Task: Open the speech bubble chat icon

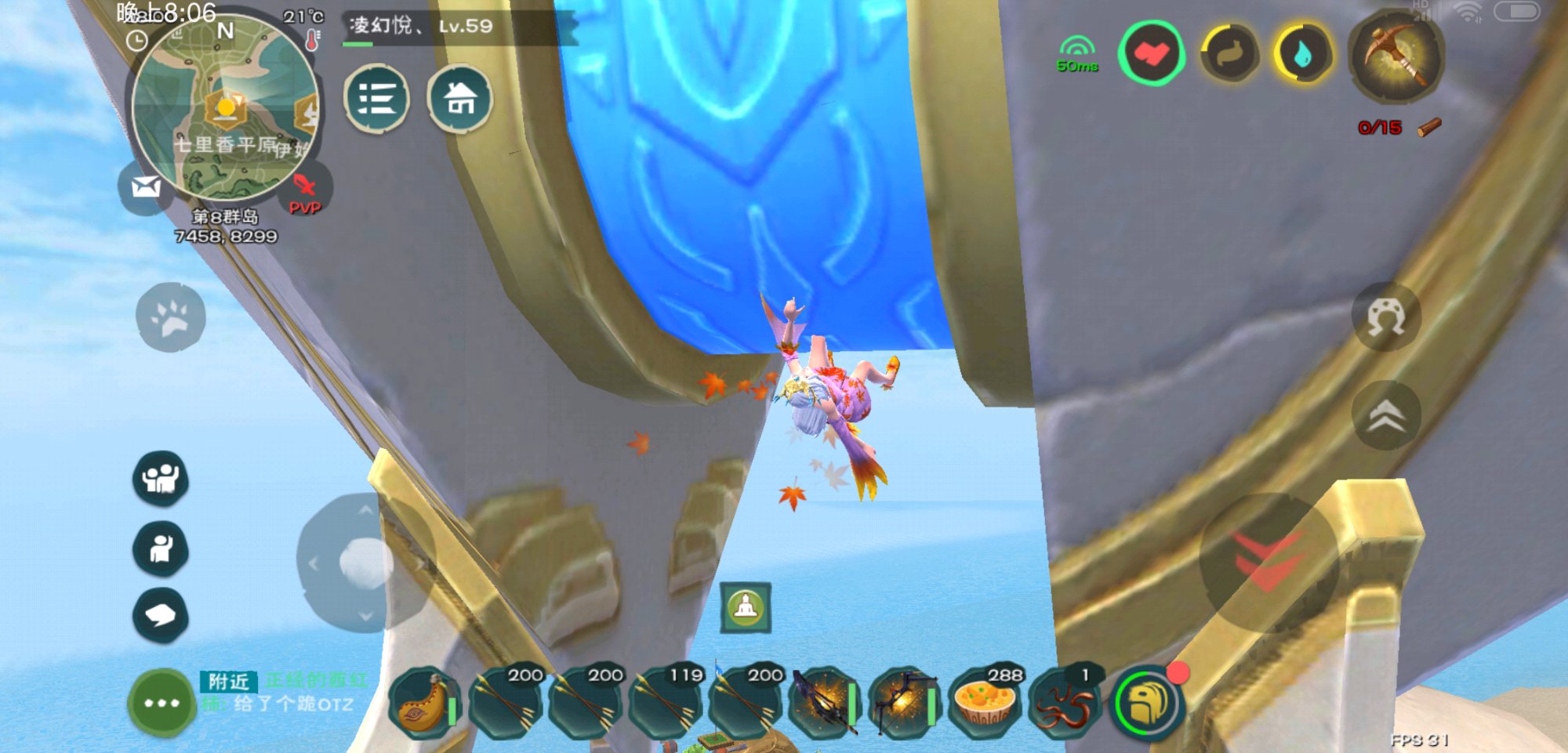Action: [161, 615]
